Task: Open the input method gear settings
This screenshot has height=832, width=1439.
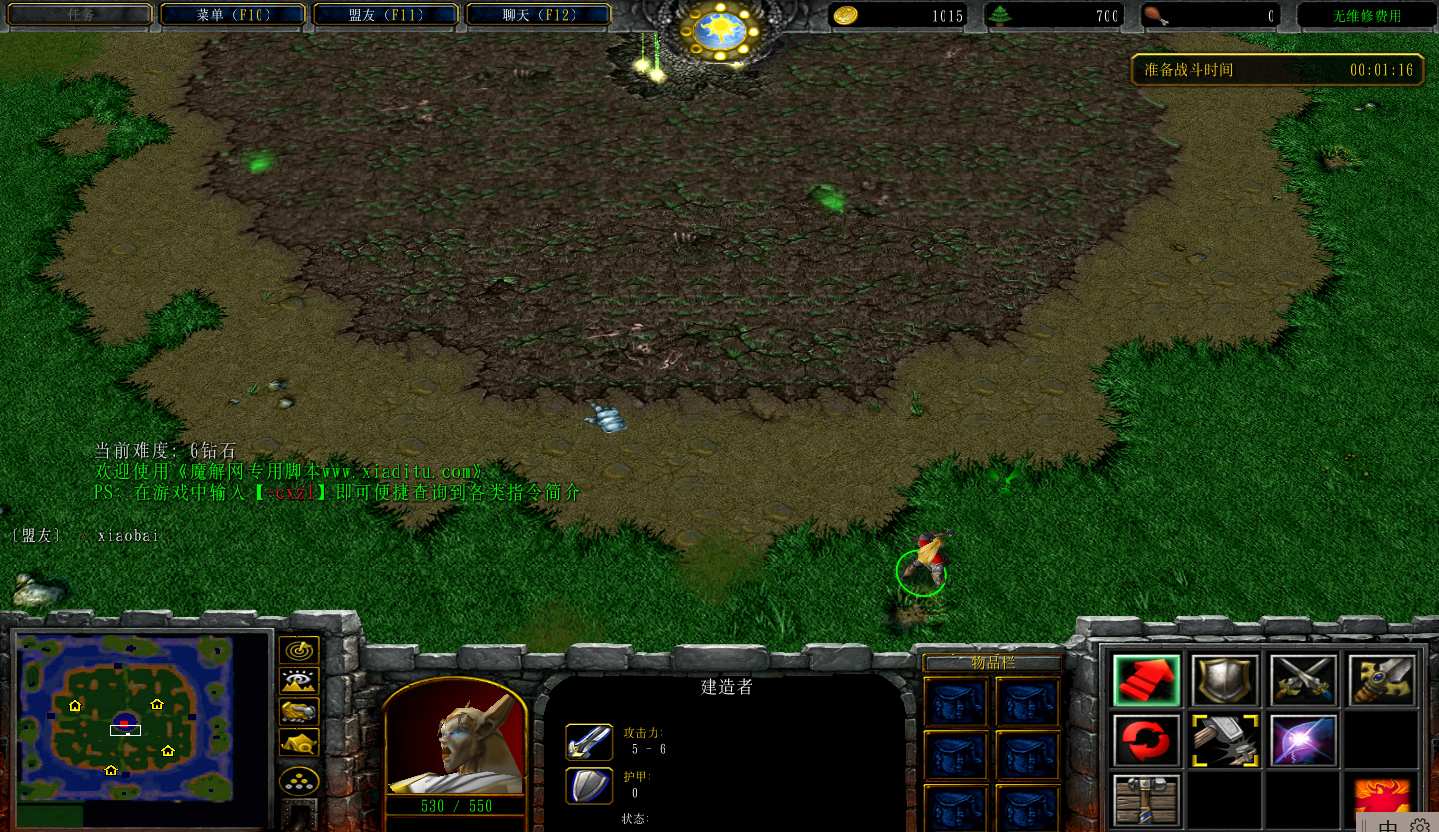Action: pyautogui.click(x=1419, y=825)
